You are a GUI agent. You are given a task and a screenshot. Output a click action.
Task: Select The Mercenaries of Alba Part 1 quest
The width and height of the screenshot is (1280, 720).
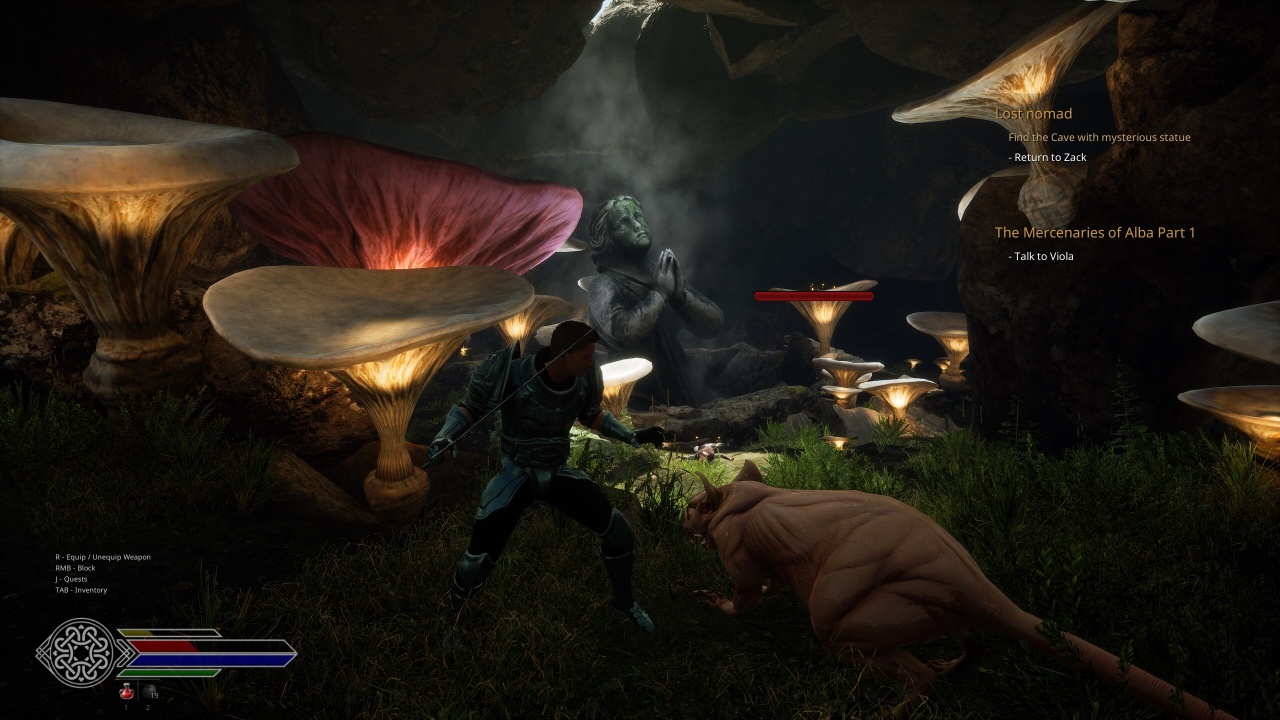click(x=1094, y=233)
